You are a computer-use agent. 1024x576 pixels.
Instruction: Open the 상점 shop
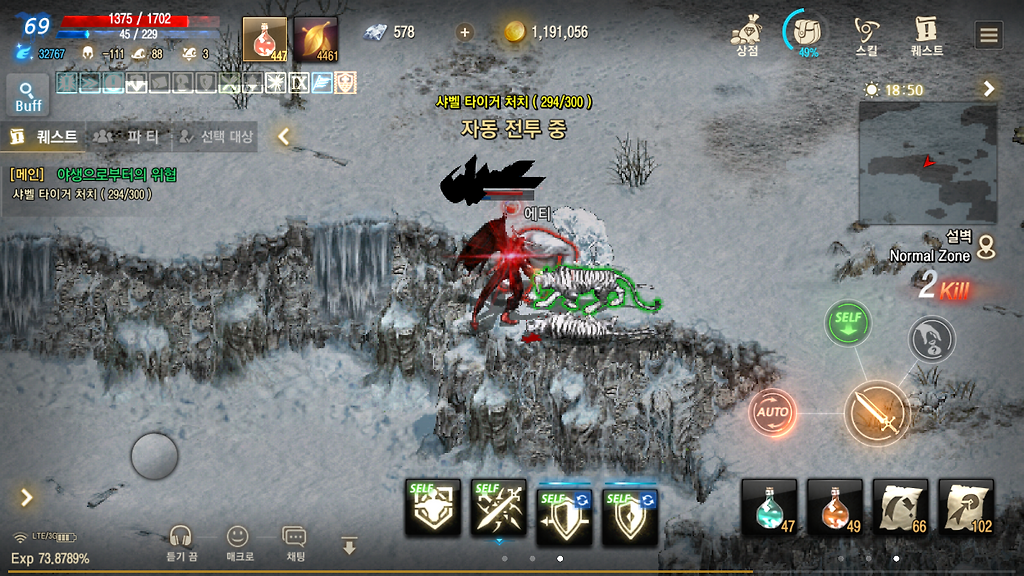[x=748, y=35]
